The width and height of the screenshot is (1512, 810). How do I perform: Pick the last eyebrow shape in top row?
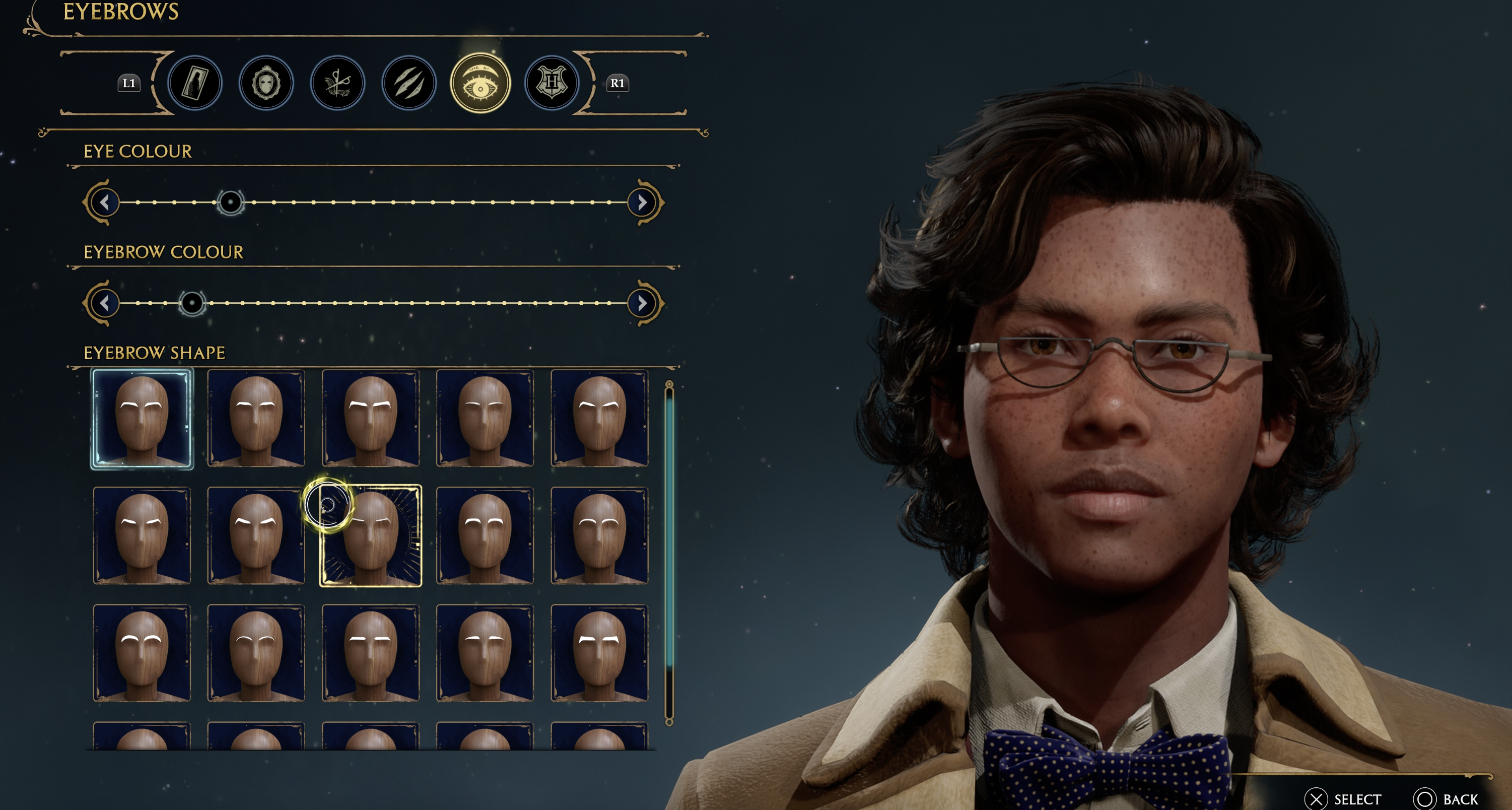point(599,419)
